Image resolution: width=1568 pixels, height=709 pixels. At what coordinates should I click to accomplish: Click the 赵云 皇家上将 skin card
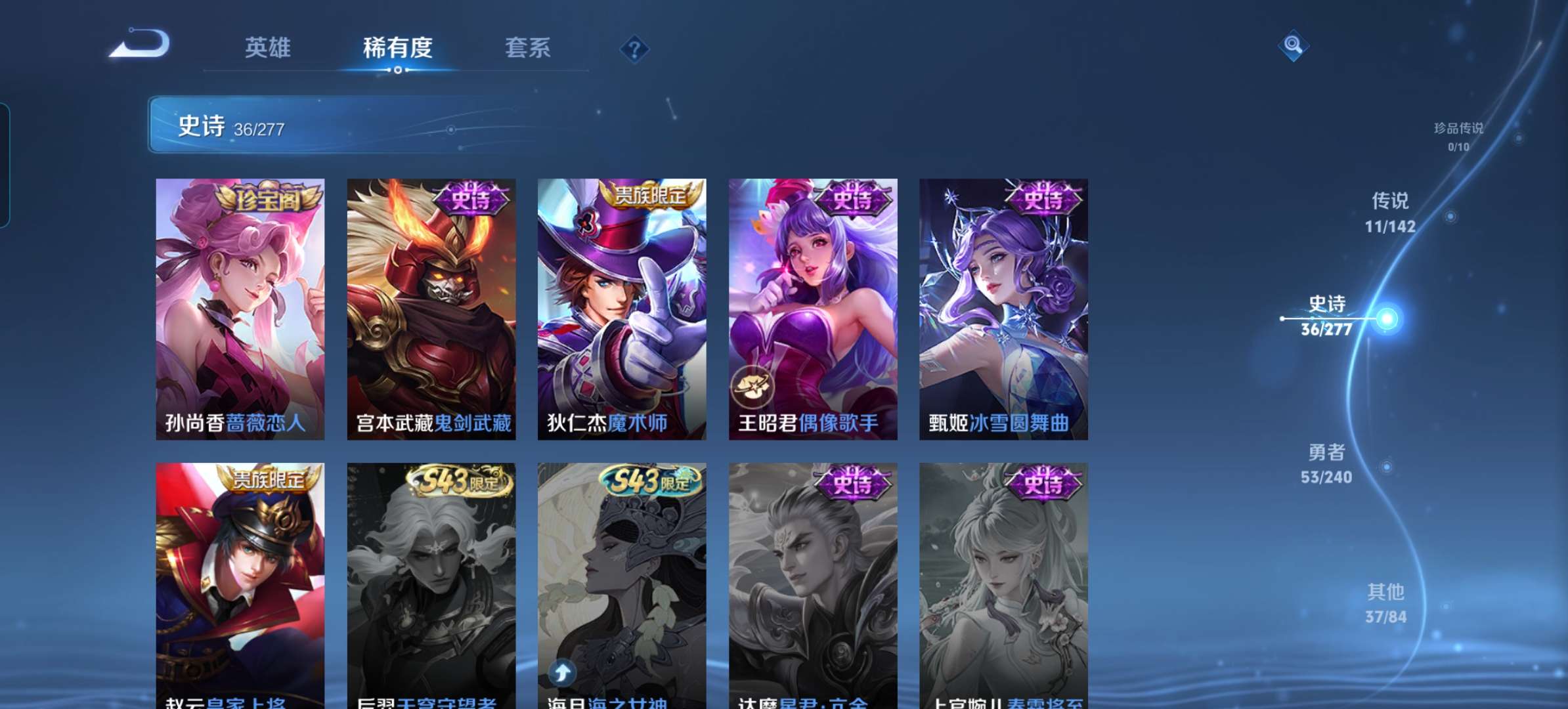(239, 591)
